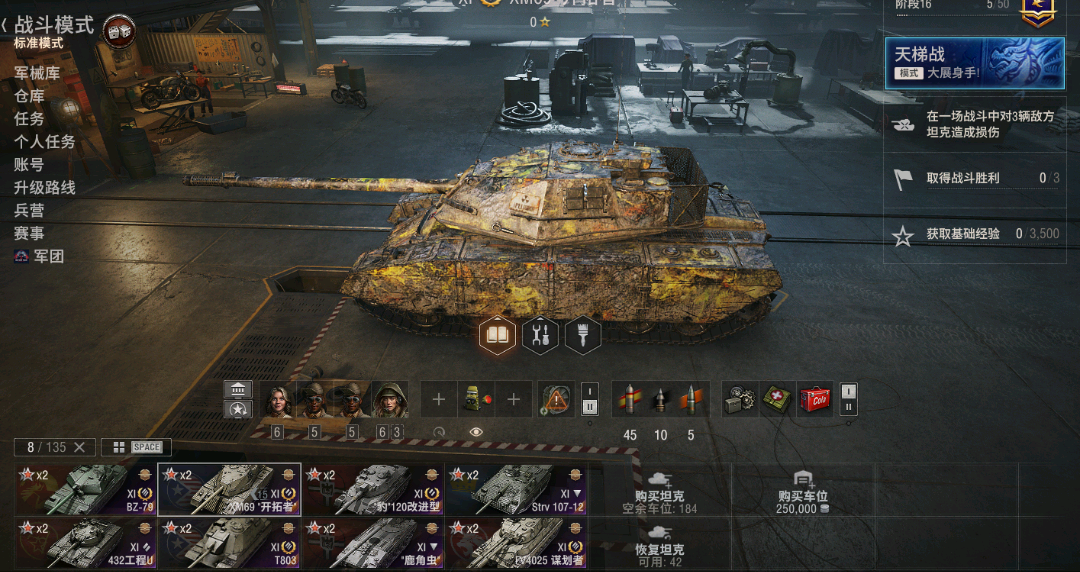This screenshot has width=1080, height=572.
Task: Open the red Cola consumable slot
Action: pyautogui.click(x=815, y=399)
